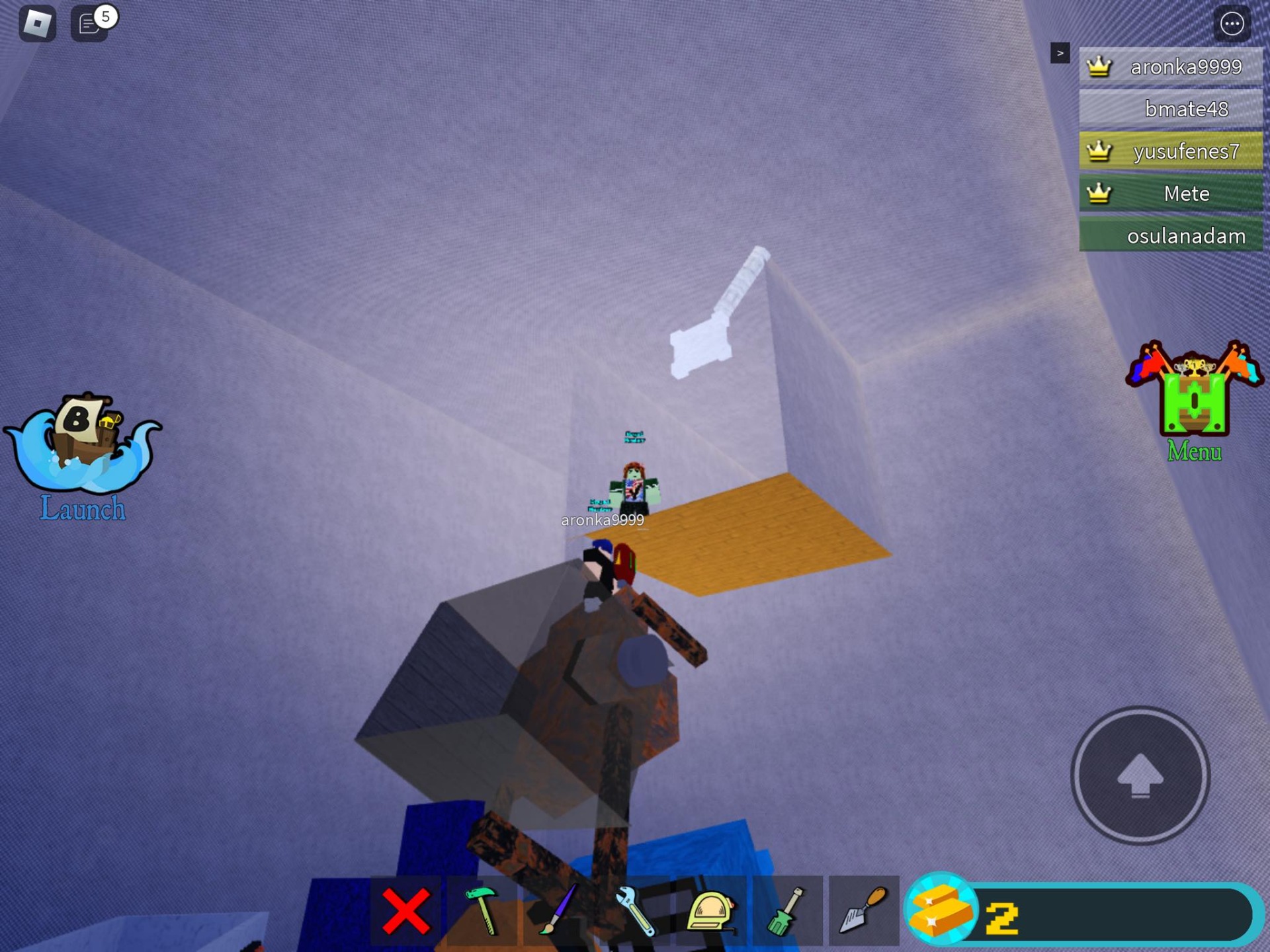Select aronka9999 in the player list
The image size is (1270, 952).
coord(1171,67)
